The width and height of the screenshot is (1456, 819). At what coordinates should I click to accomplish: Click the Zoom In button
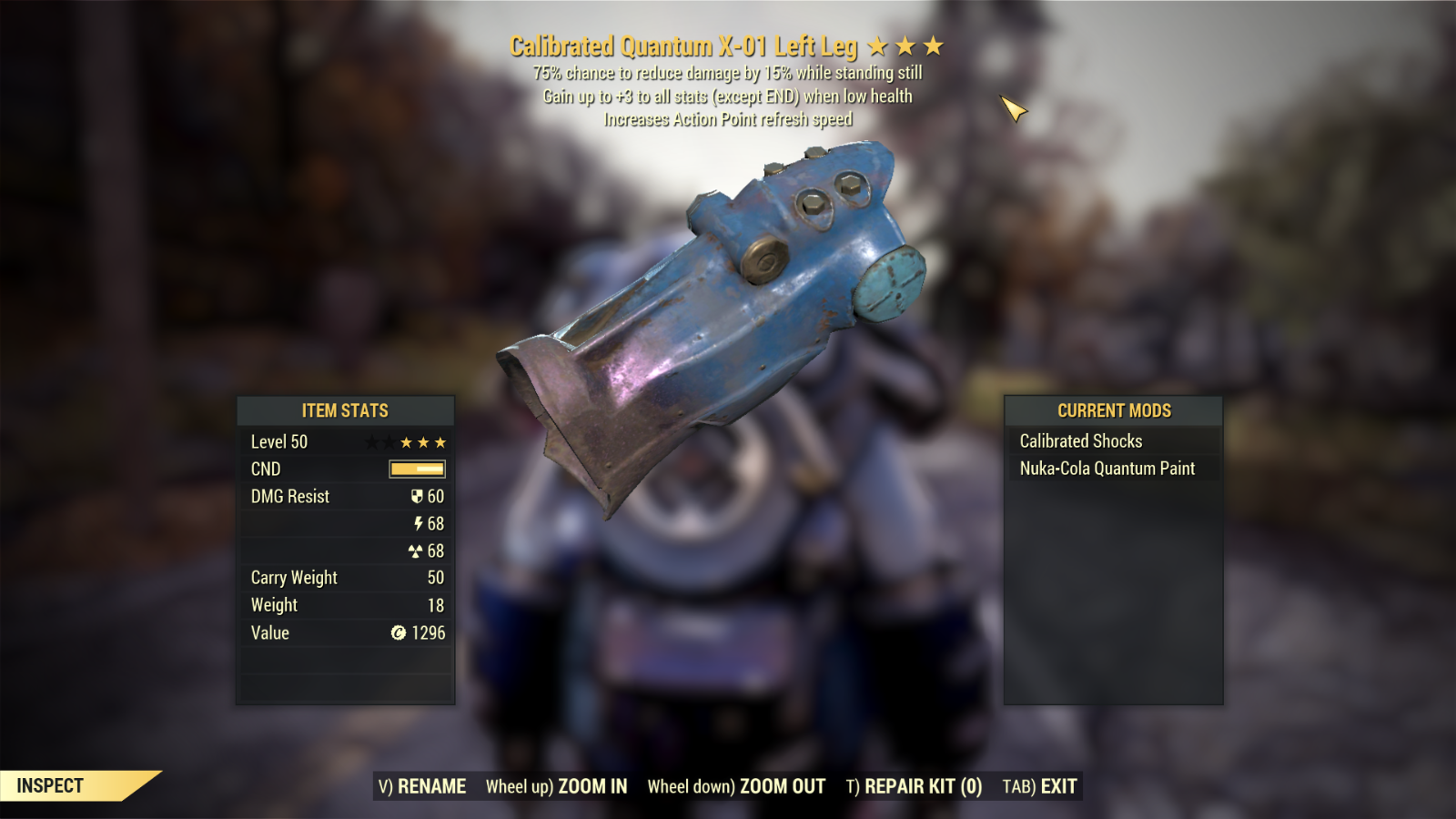click(x=556, y=786)
